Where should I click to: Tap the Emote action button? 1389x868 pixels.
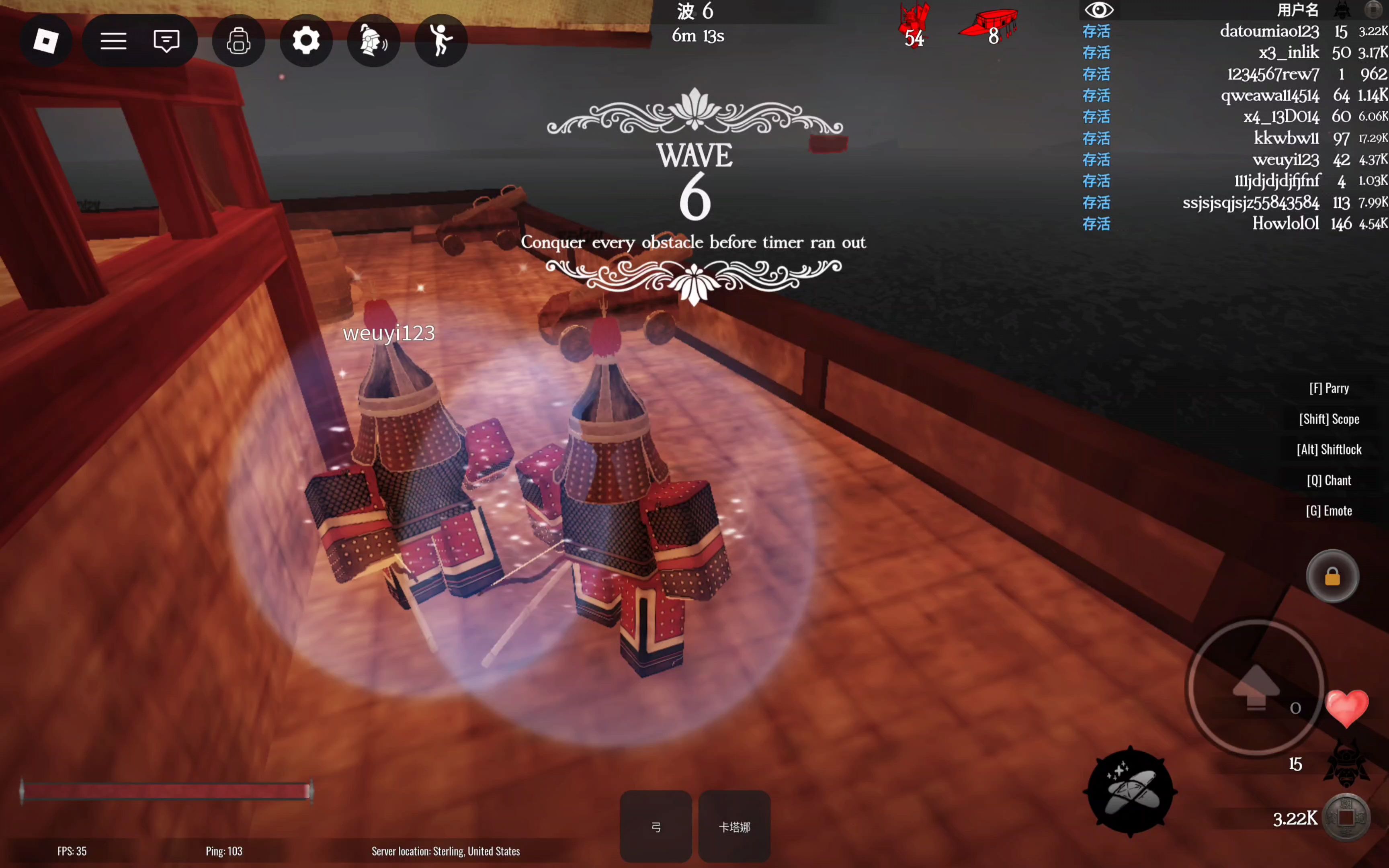point(1329,511)
